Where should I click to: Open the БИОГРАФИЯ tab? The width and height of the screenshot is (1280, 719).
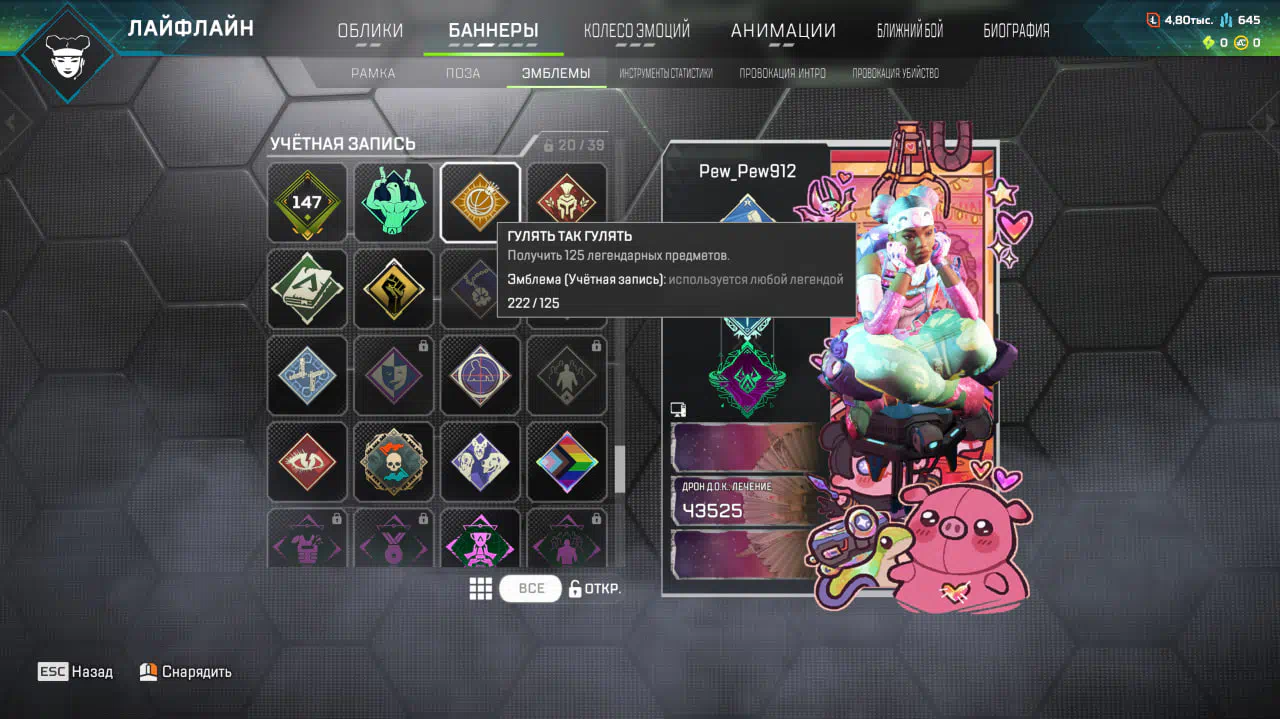[x=1016, y=31]
